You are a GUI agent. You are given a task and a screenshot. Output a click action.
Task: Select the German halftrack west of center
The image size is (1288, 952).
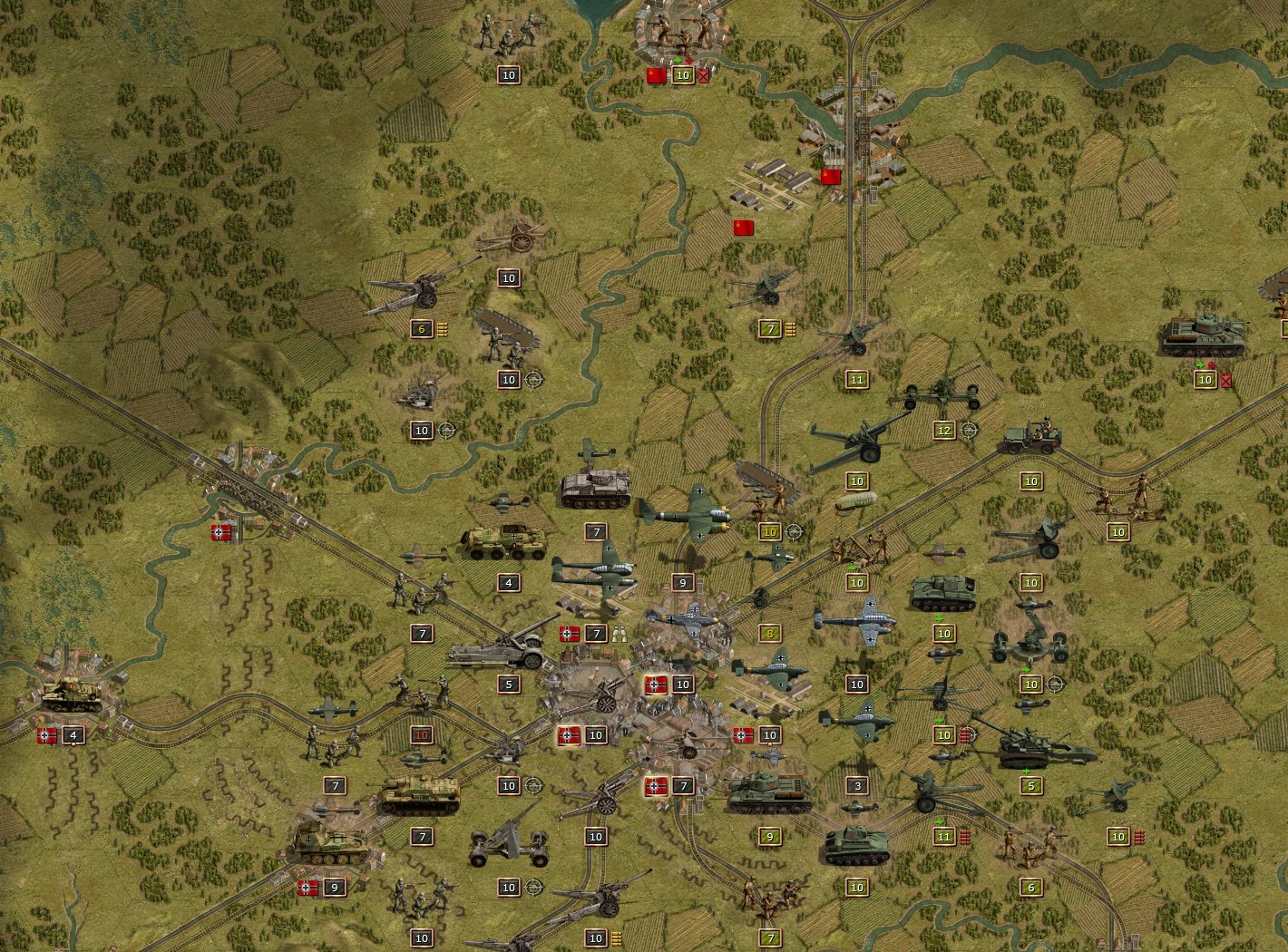(503, 539)
